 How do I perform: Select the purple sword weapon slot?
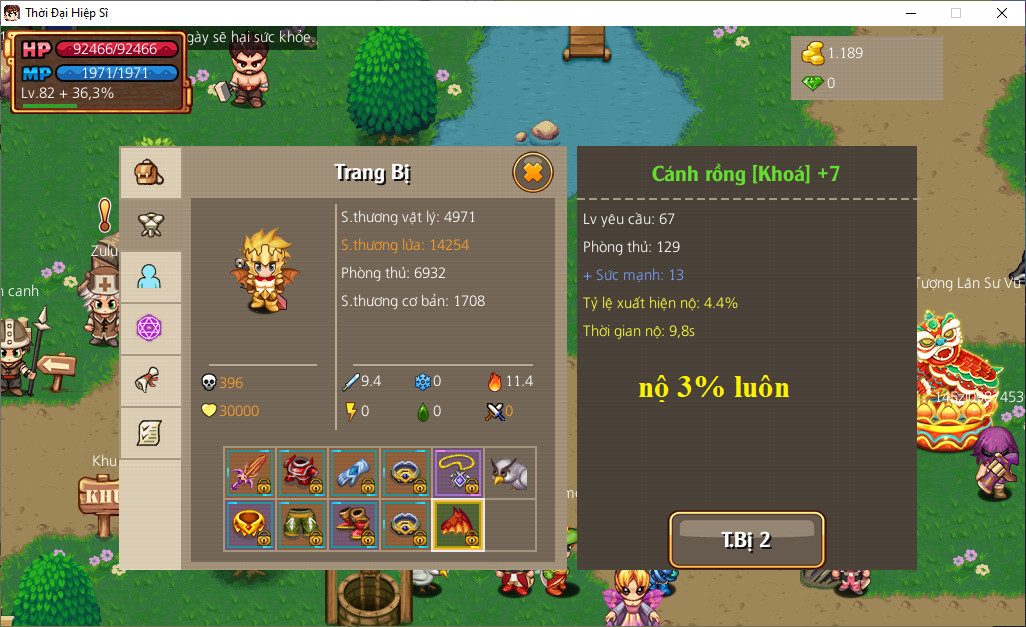tap(250, 473)
